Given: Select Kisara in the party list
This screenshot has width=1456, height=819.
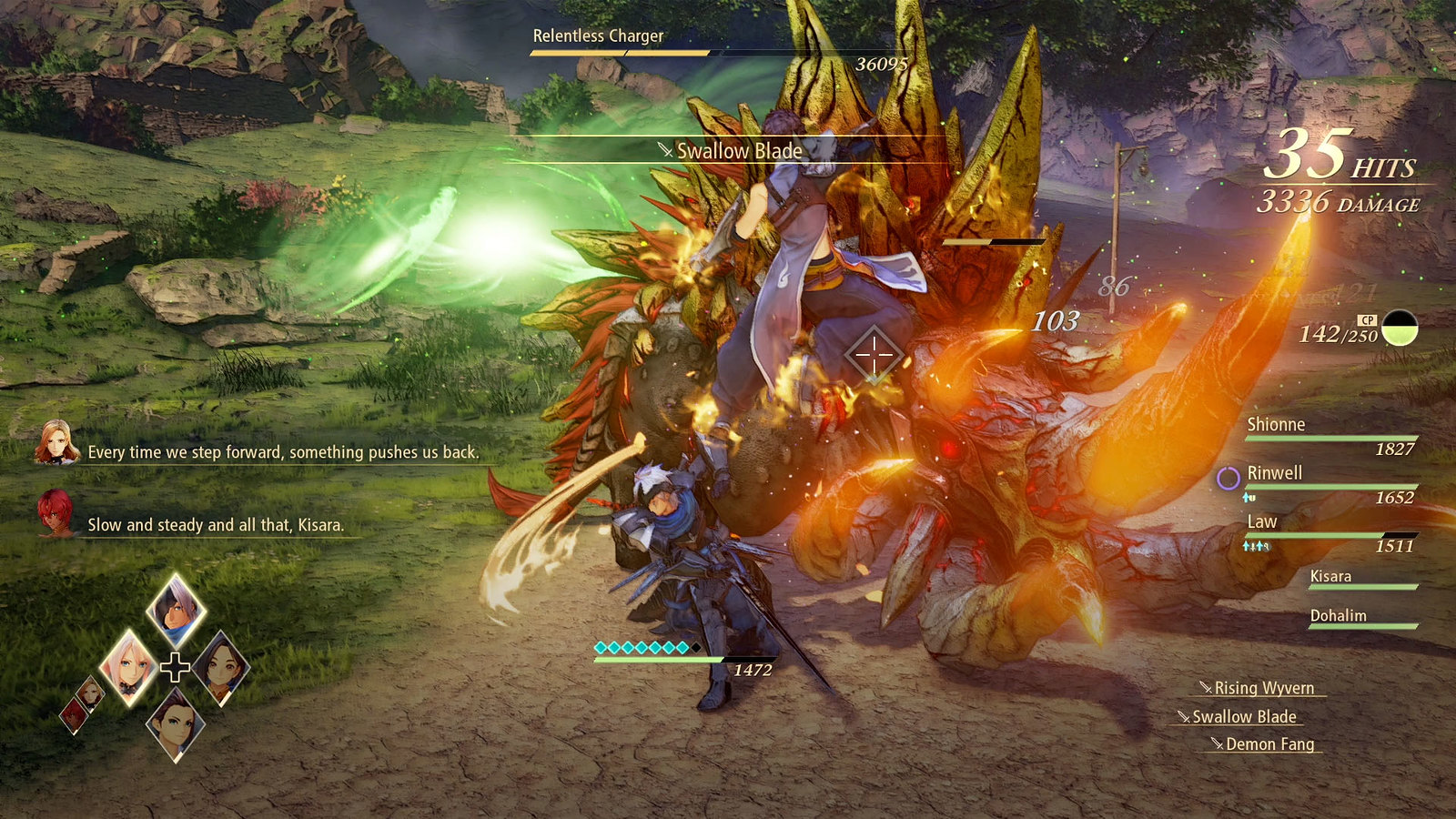Looking at the screenshot, I should click(1330, 576).
